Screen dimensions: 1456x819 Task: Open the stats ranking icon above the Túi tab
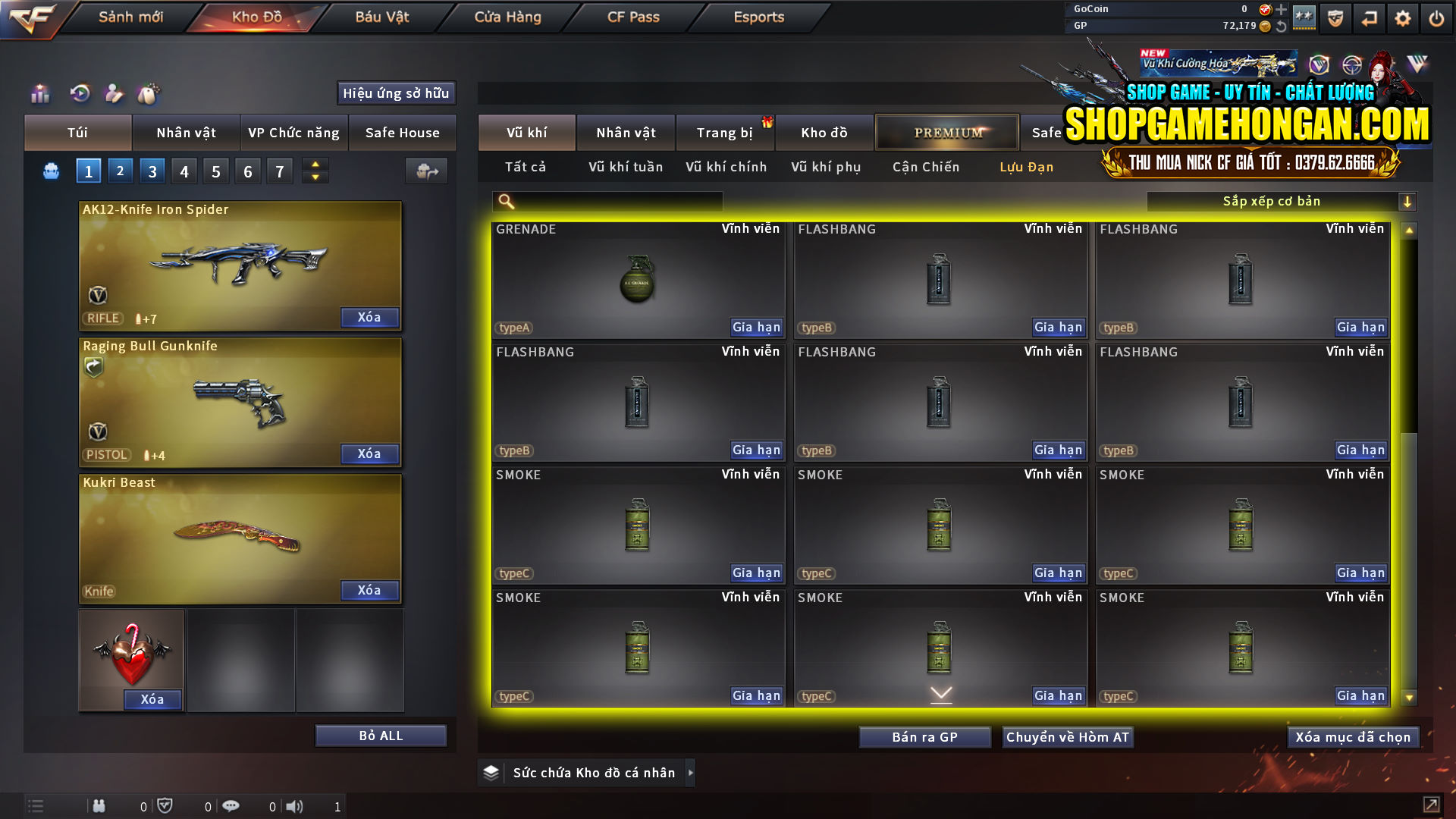[x=39, y=93]
